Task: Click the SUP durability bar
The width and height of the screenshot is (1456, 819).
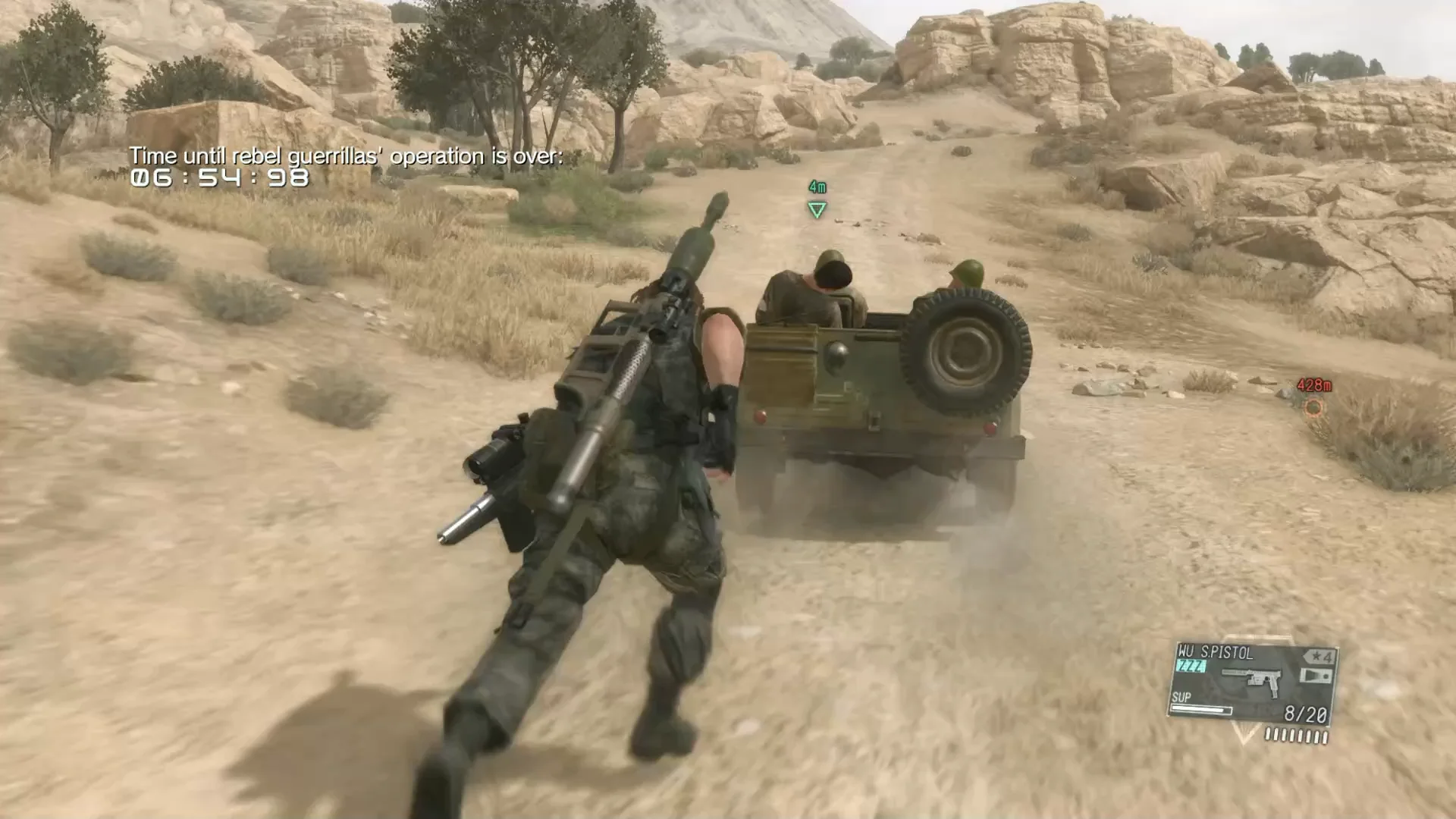Action: point(1202,711)
